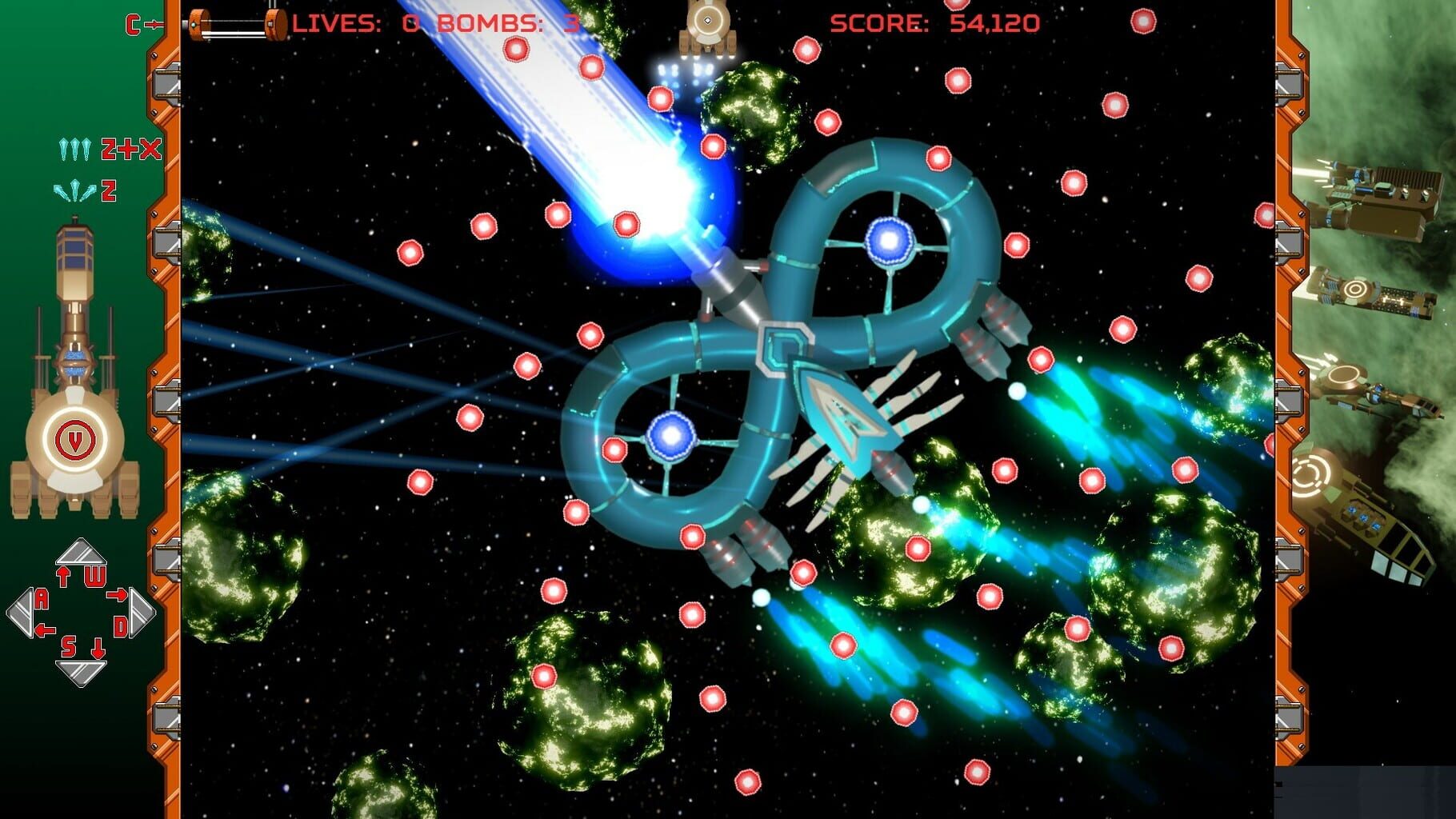Click the right arrow on the movement pad
Viewport: 1456px width, 819px height.
point(142,613)
